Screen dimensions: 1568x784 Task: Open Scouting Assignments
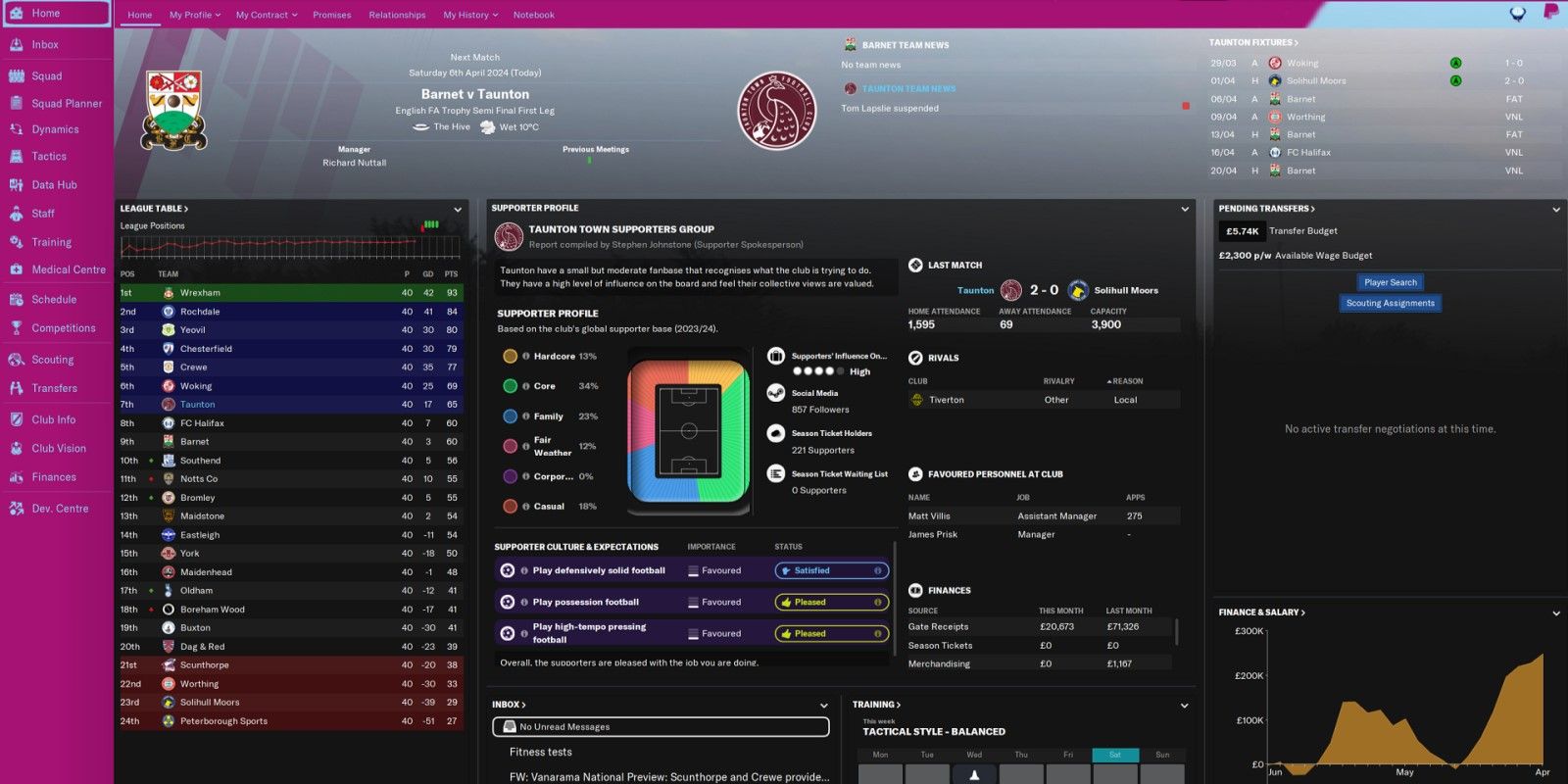tap(1391, 303)
